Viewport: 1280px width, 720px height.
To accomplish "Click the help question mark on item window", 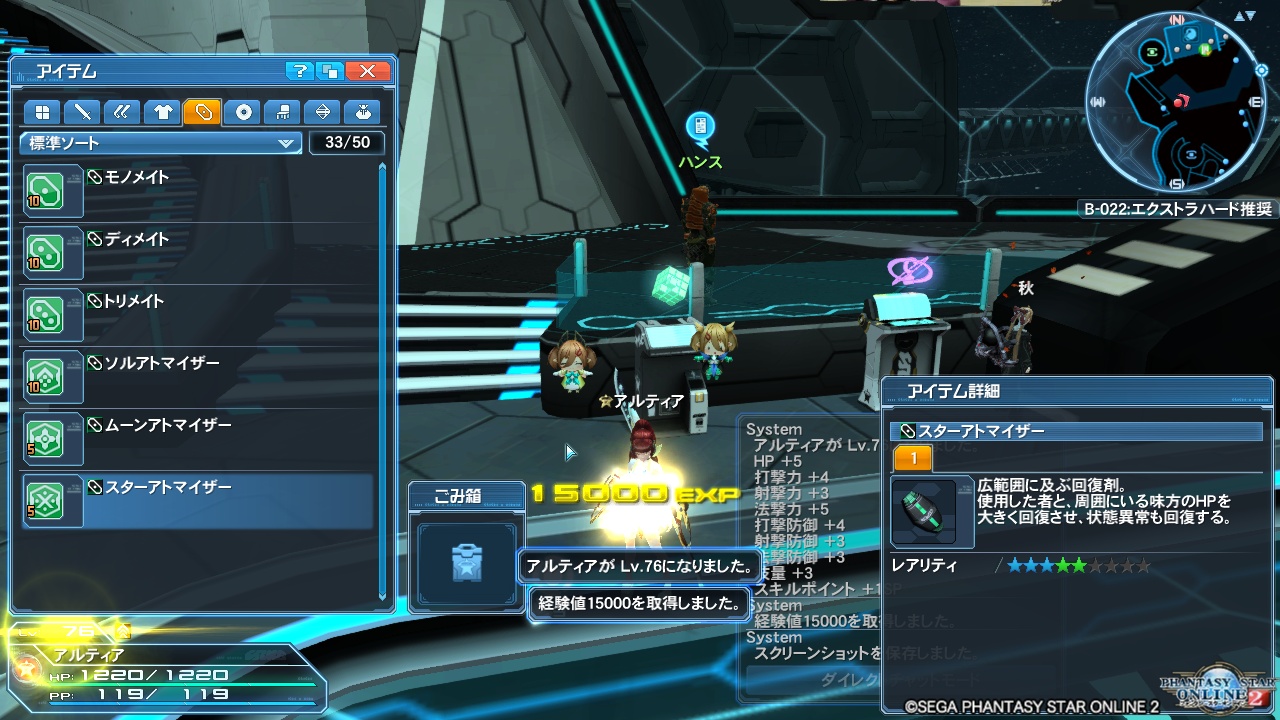I will pyautogui.click(x=299, y=71).
